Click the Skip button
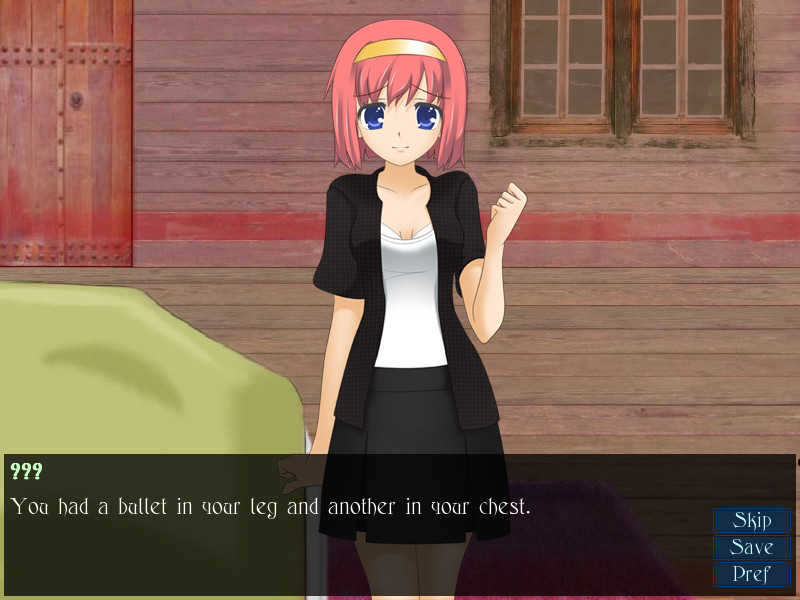 (x=752, y=521)
